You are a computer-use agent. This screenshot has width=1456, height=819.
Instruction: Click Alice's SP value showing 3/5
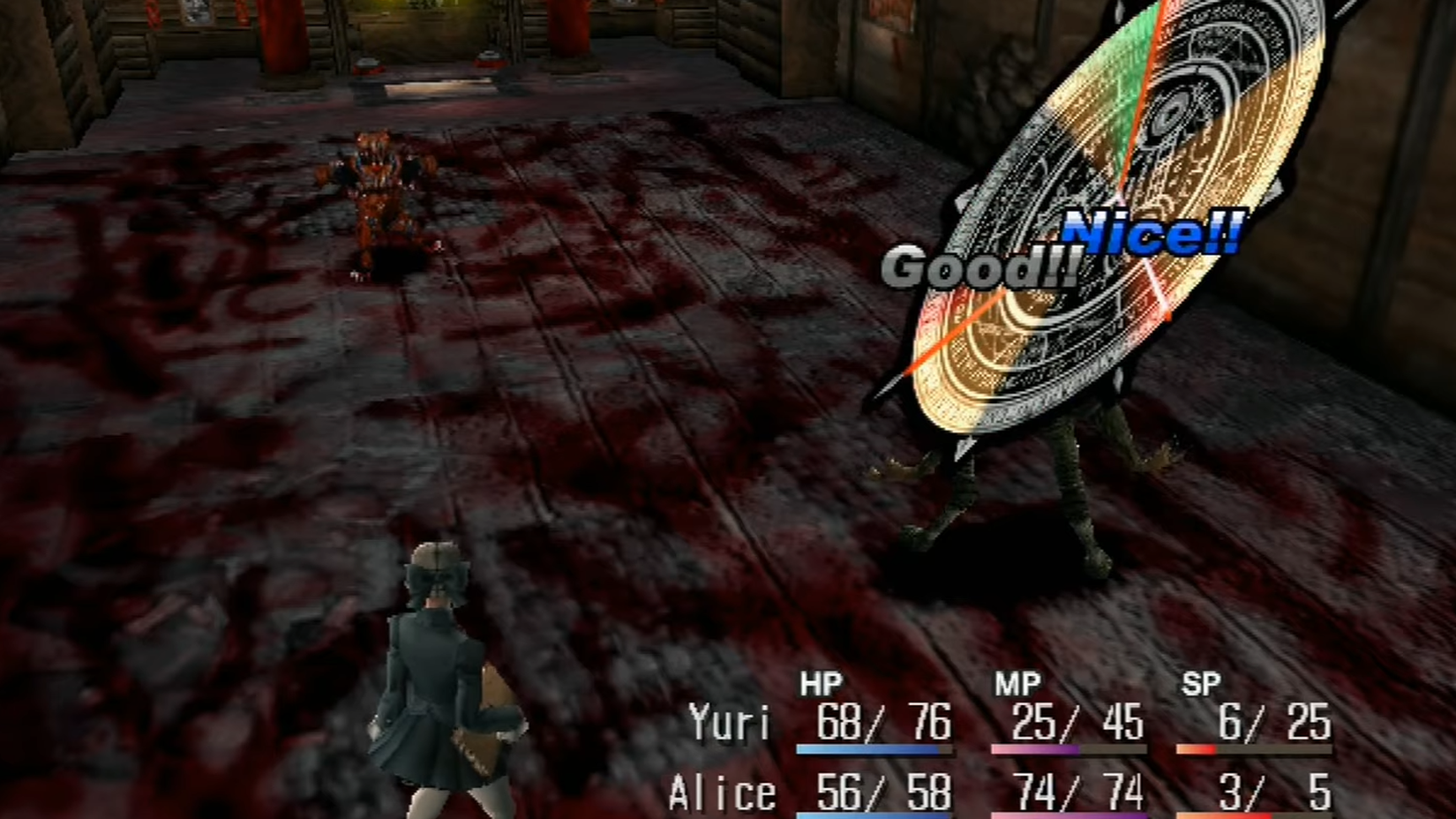[1271, 790]
